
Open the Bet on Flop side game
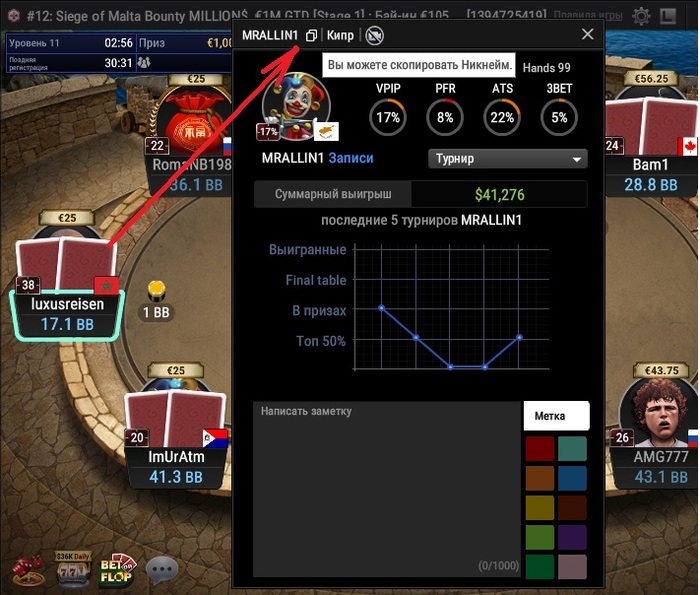(117, 569)
